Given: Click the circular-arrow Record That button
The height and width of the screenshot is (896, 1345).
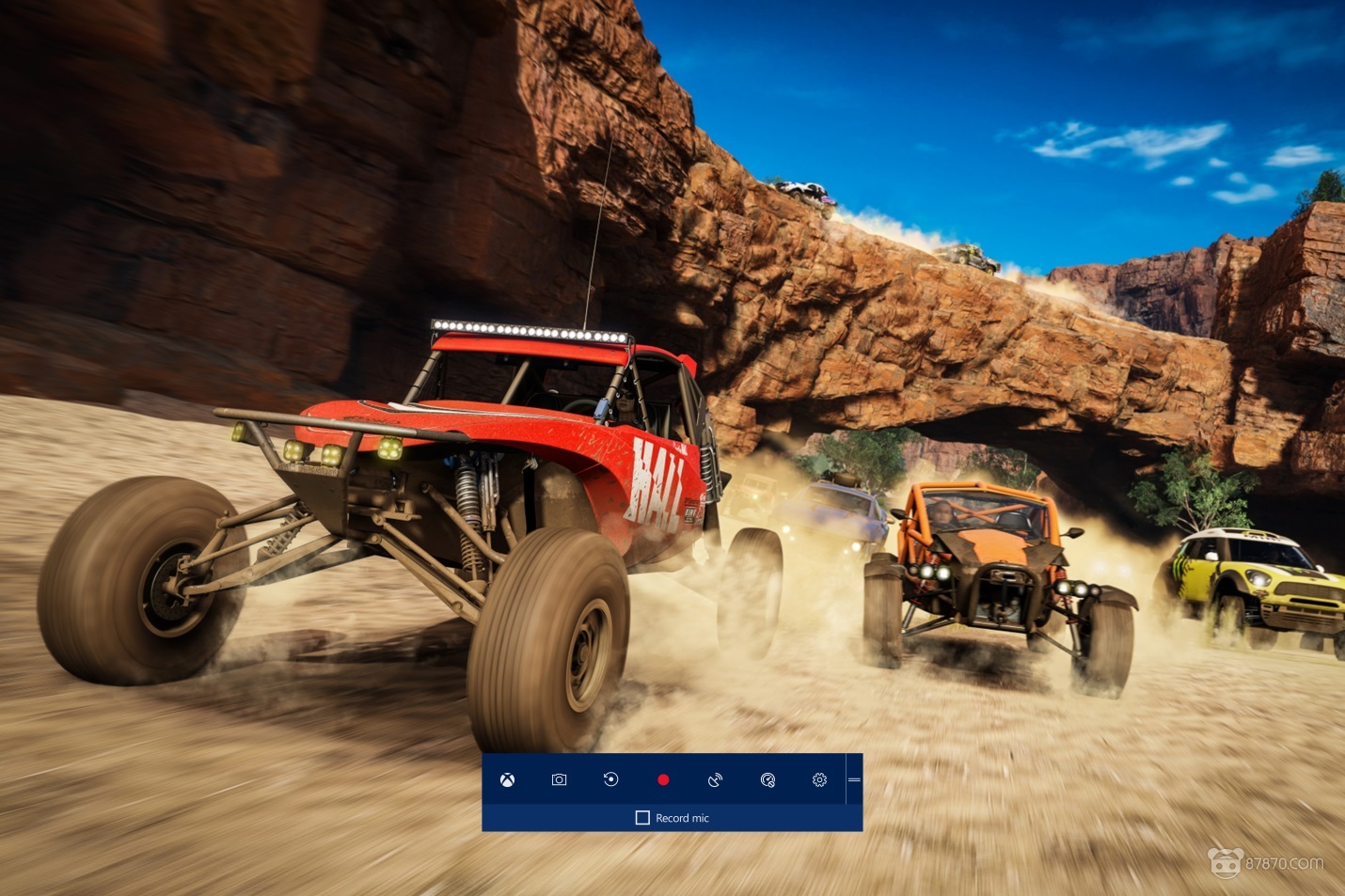Looking at the screenshot, I should click(610, 779).
